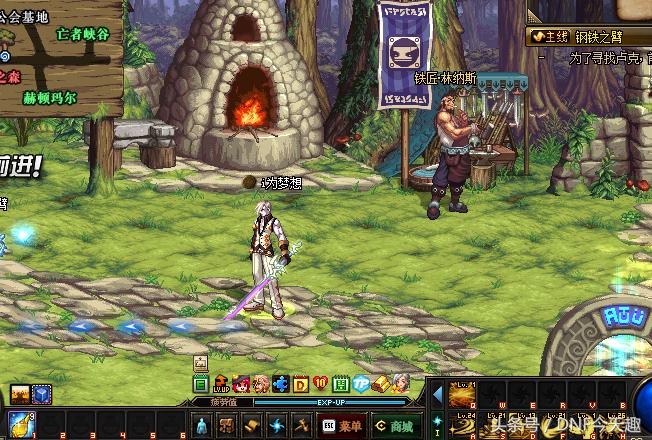
Task: Open the gold bars event icon
Action: 380,384
